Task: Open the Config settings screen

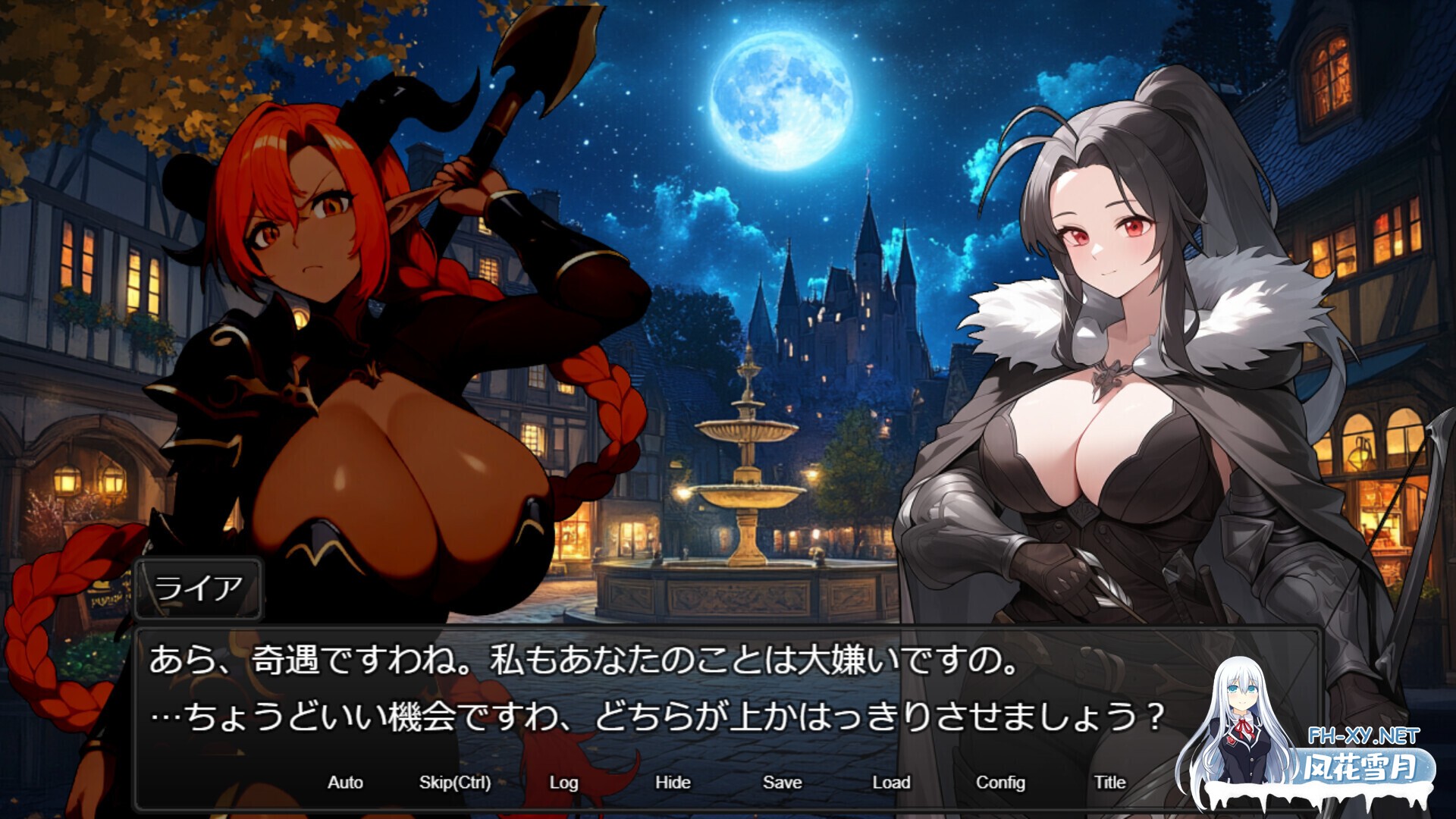Action: point(1001,782)
